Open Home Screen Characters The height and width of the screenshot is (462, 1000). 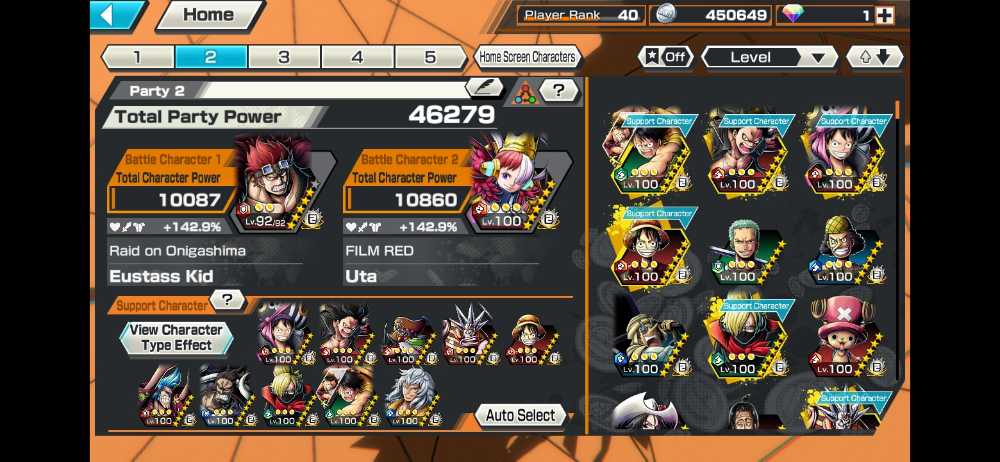click(x=527, y=57)
